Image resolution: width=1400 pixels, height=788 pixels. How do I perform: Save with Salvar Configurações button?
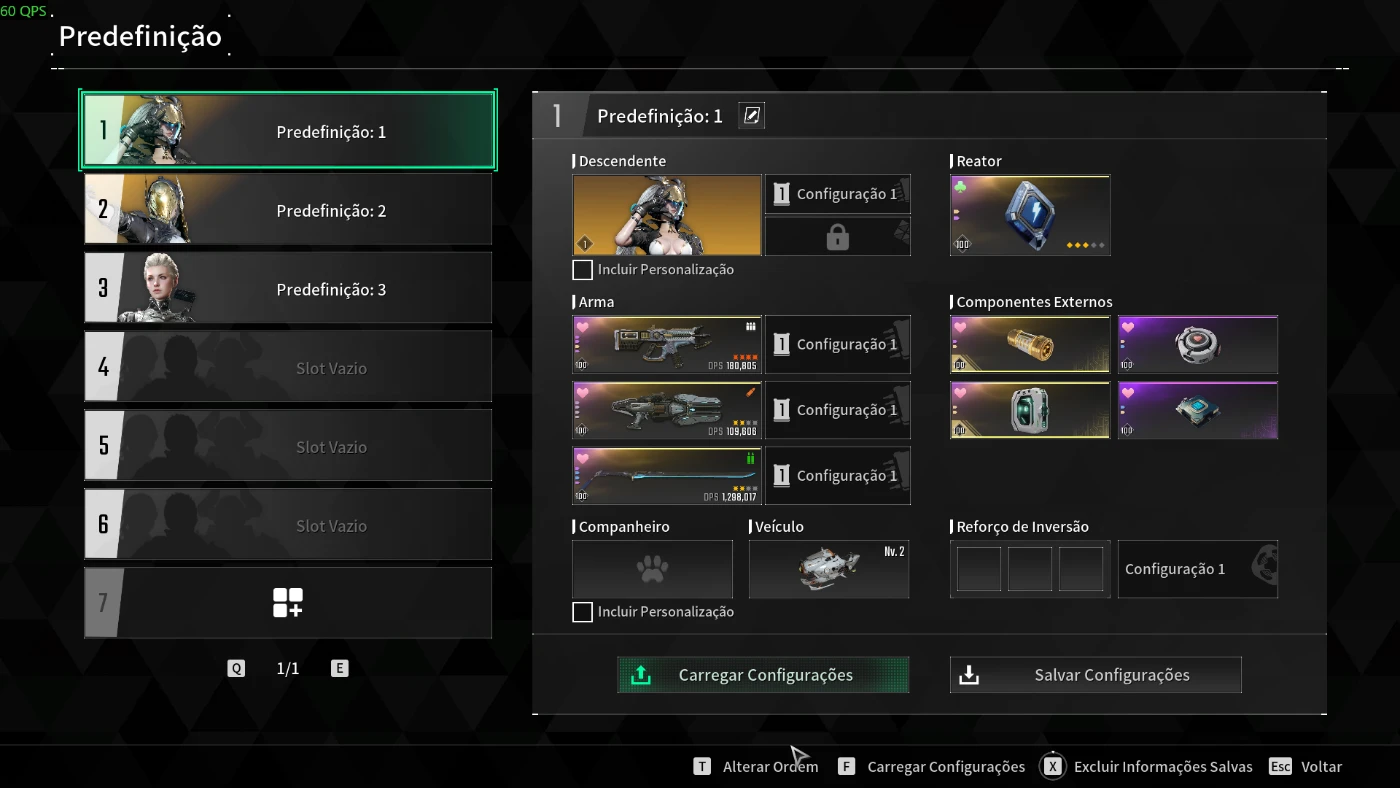(1096, 675)
